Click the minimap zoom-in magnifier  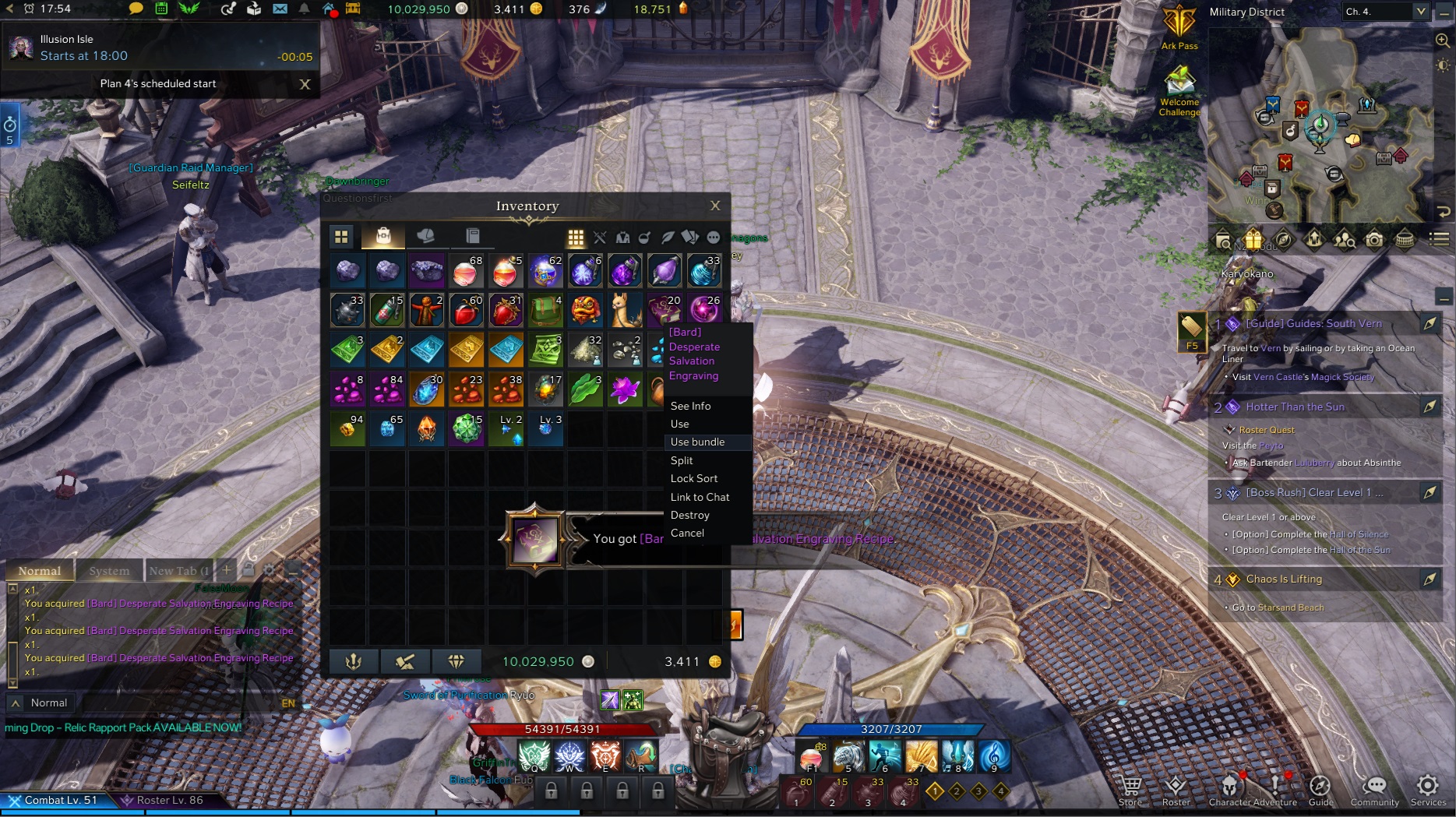click(x=1442, y=40)
